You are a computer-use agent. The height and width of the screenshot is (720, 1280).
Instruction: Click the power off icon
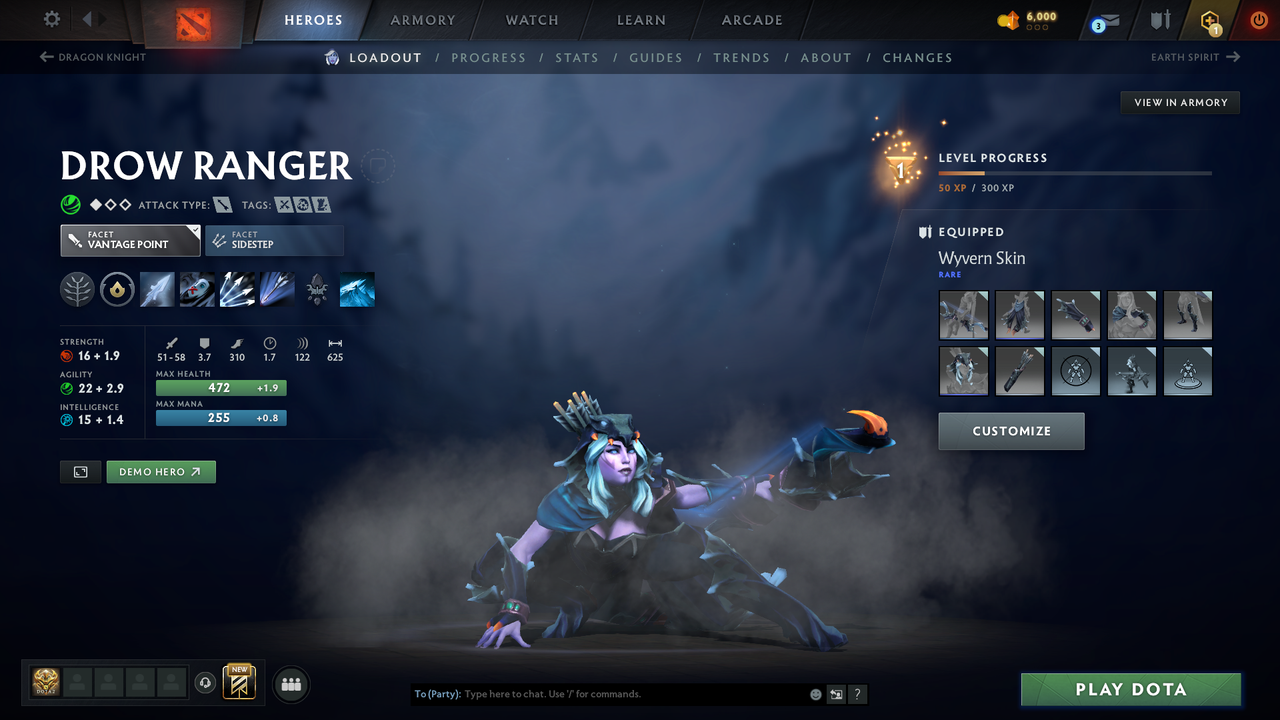click(x=1258, y=19)
